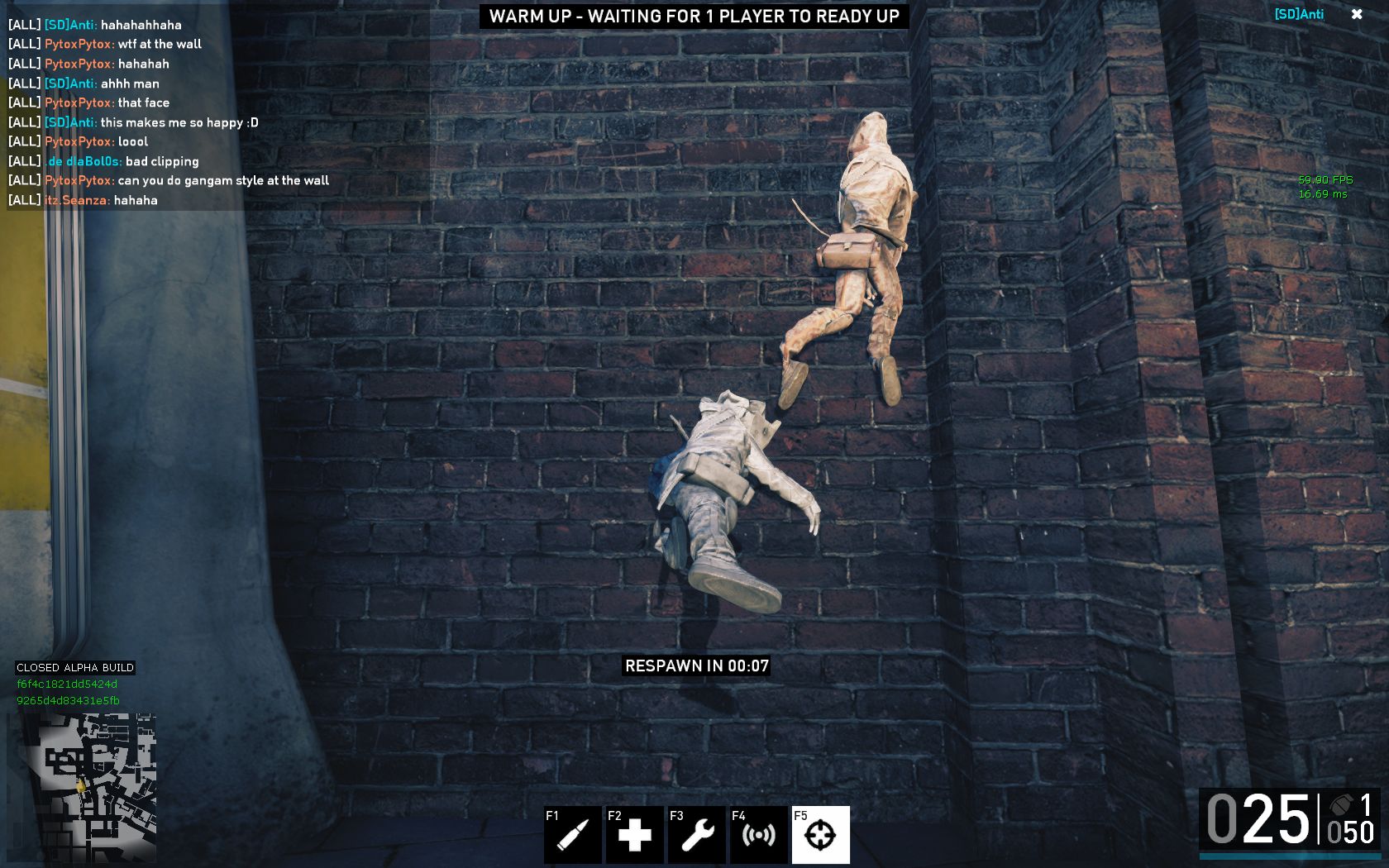Open the city minimap
Image resolution: width=1389 pixels, height=868 pixels.
coord(83,788)
